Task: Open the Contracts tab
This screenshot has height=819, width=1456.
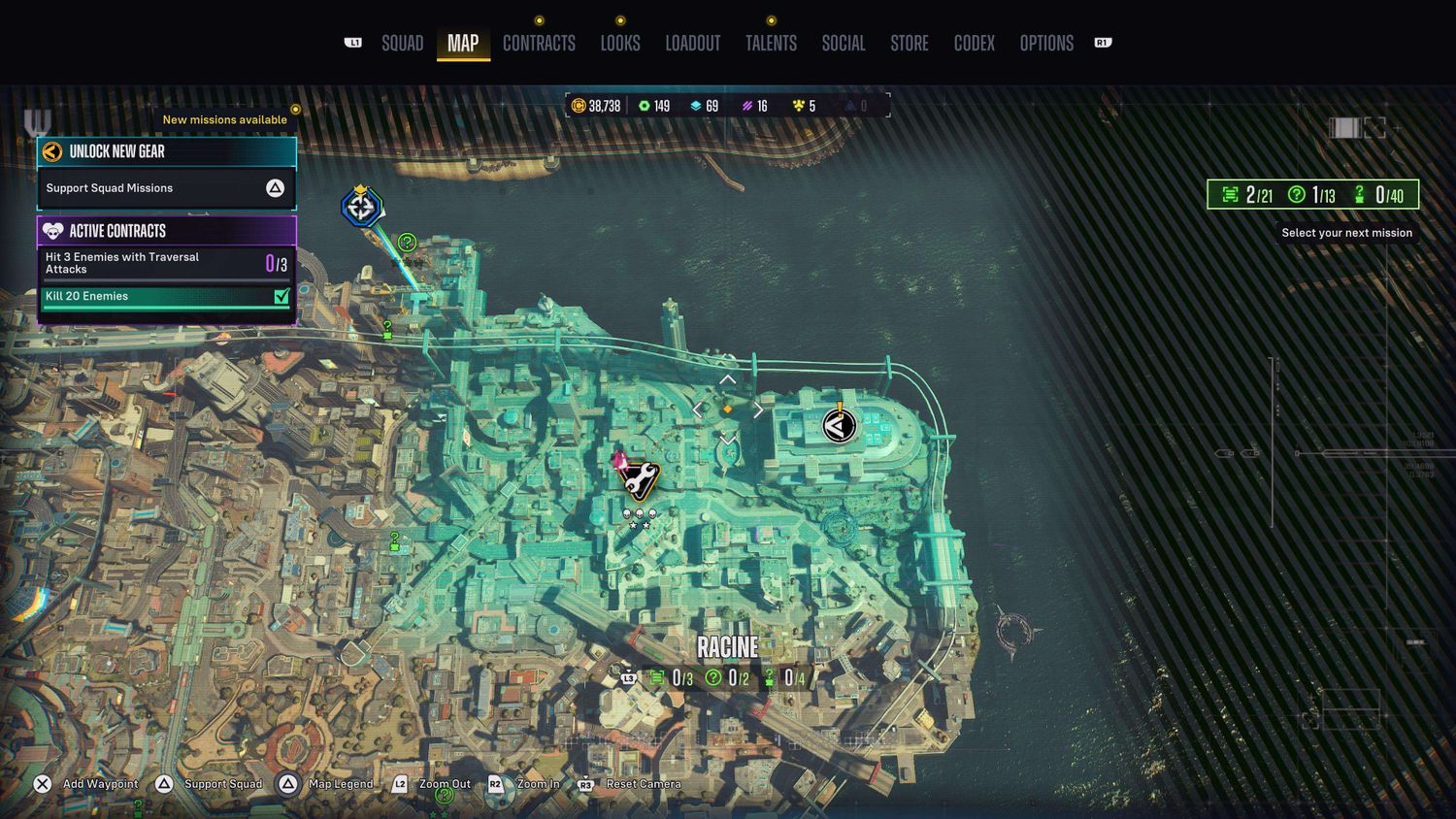Action: [539, 43]
